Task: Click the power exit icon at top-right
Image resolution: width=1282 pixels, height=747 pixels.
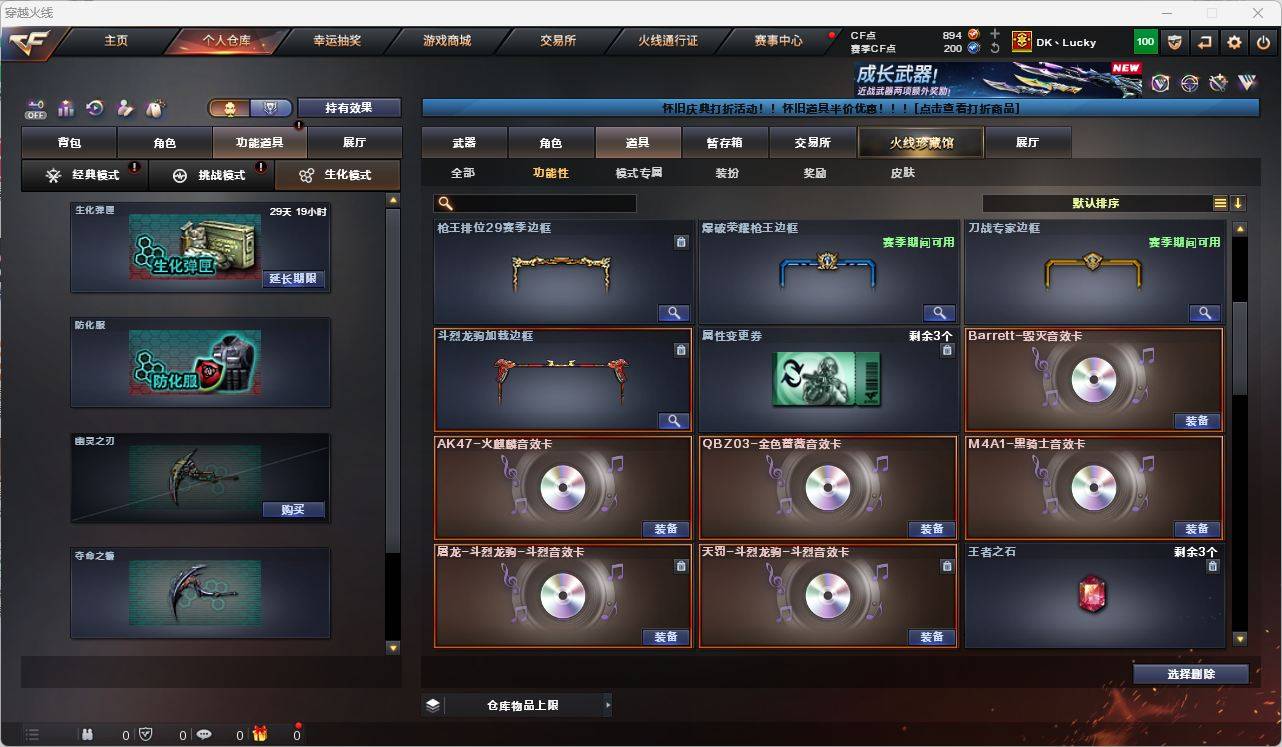Action: pos(1263,42)
